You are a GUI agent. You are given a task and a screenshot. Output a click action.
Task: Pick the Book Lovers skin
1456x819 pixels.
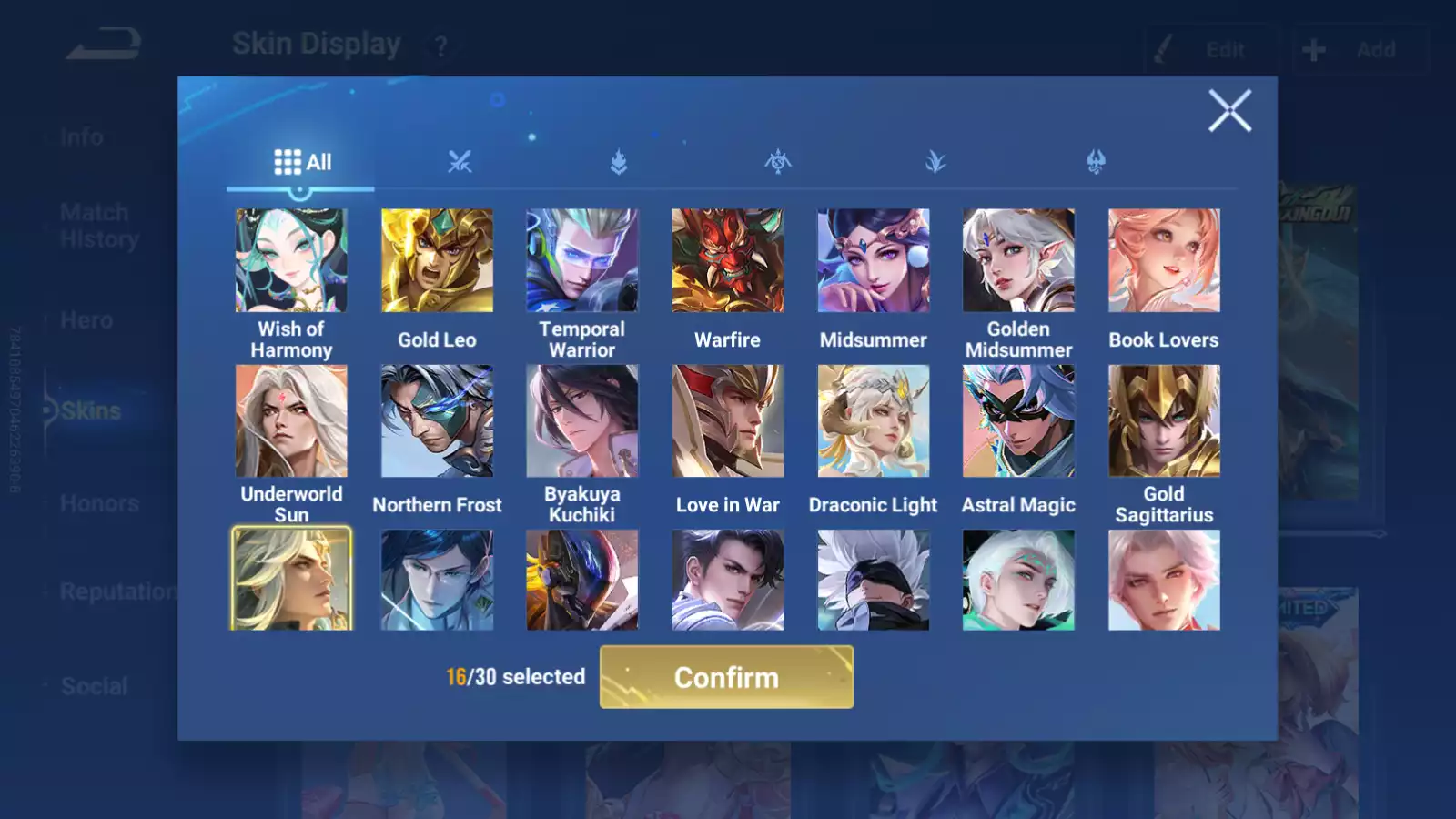coord(1164,261)
